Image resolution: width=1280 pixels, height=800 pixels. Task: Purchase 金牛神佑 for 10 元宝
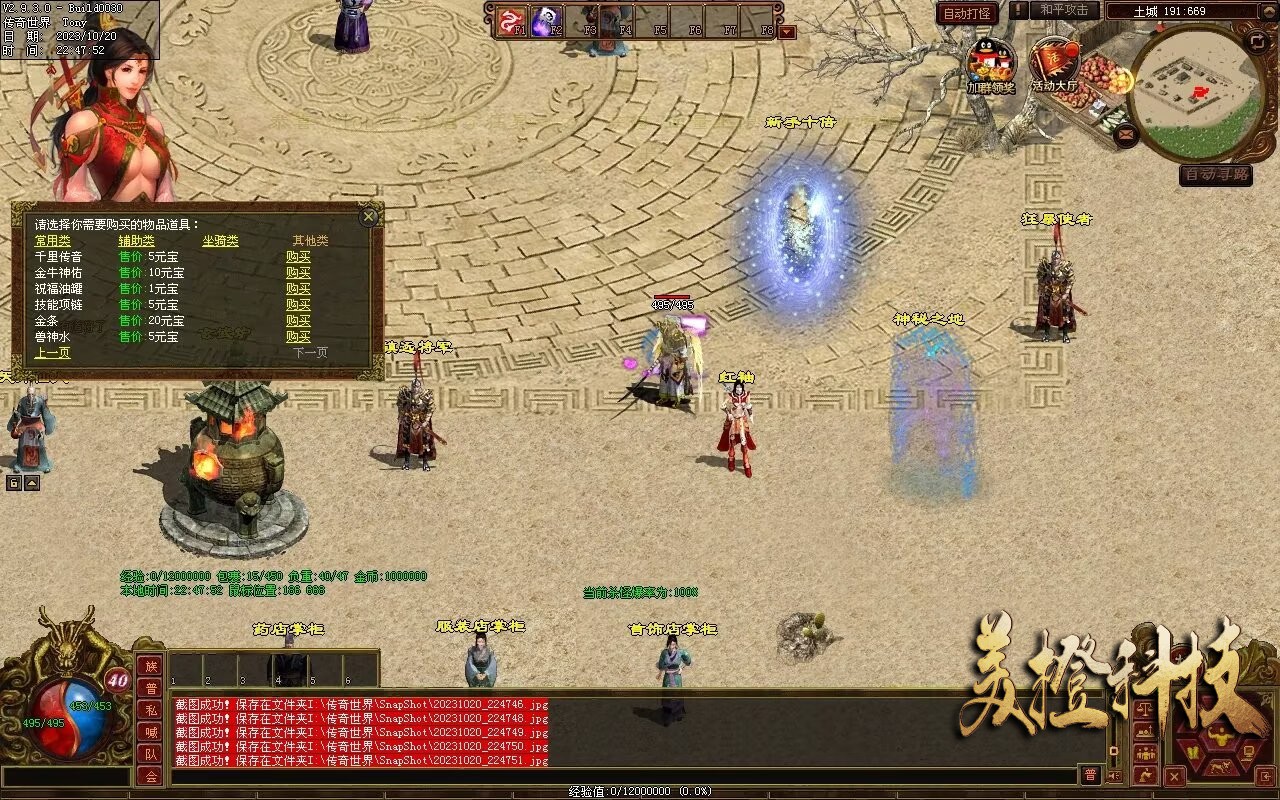click(298, 273)
